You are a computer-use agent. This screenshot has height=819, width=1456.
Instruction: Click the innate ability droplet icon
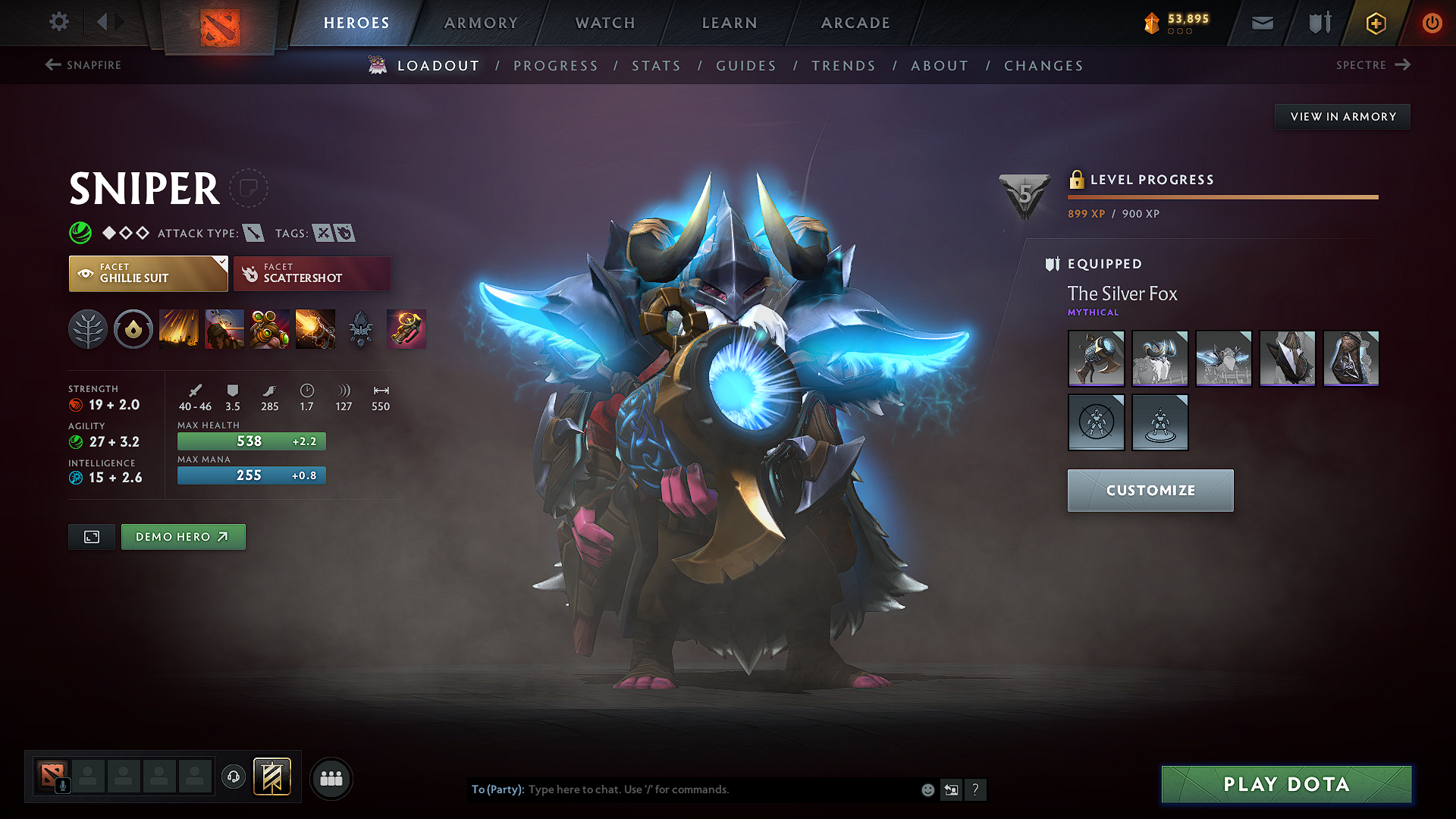[133, 329]
